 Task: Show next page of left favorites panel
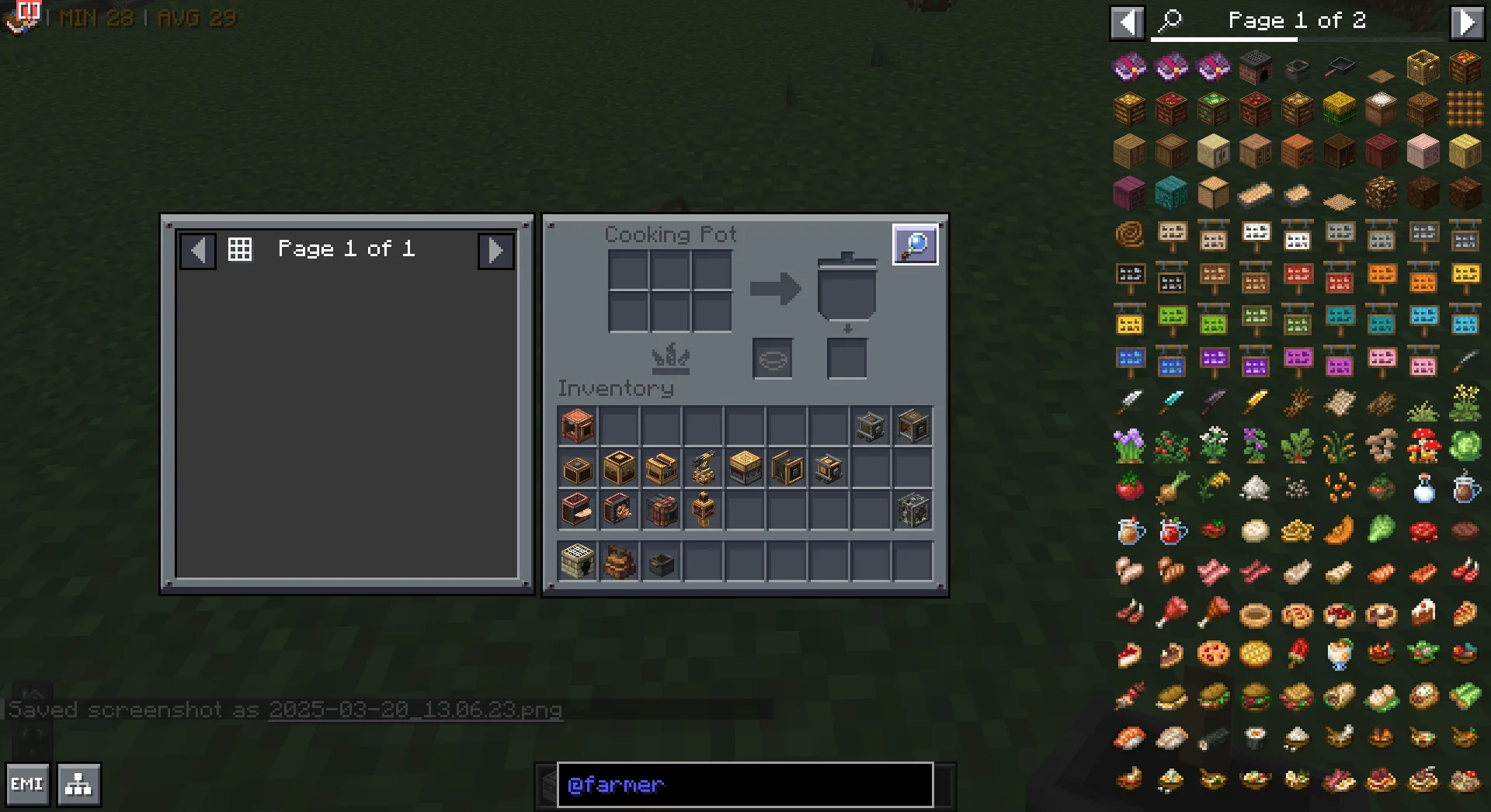495,250
